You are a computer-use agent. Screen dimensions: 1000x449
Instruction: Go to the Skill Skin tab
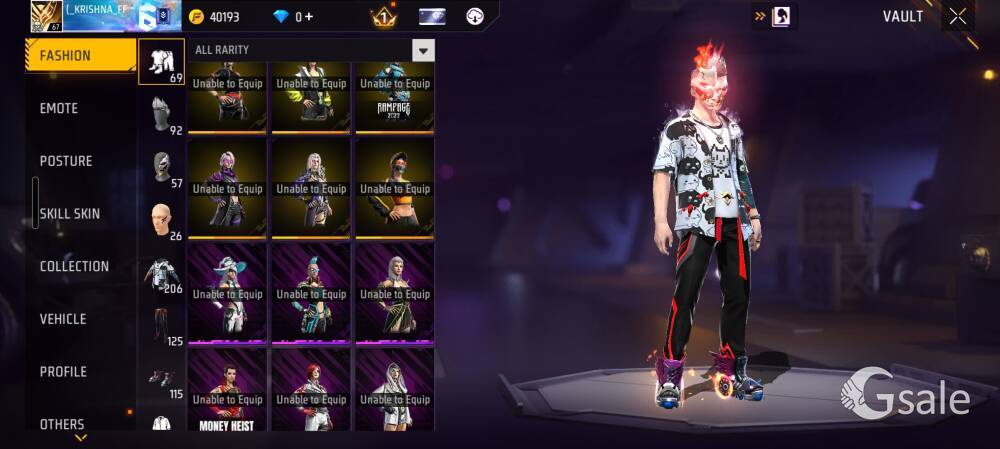point(70,214)
